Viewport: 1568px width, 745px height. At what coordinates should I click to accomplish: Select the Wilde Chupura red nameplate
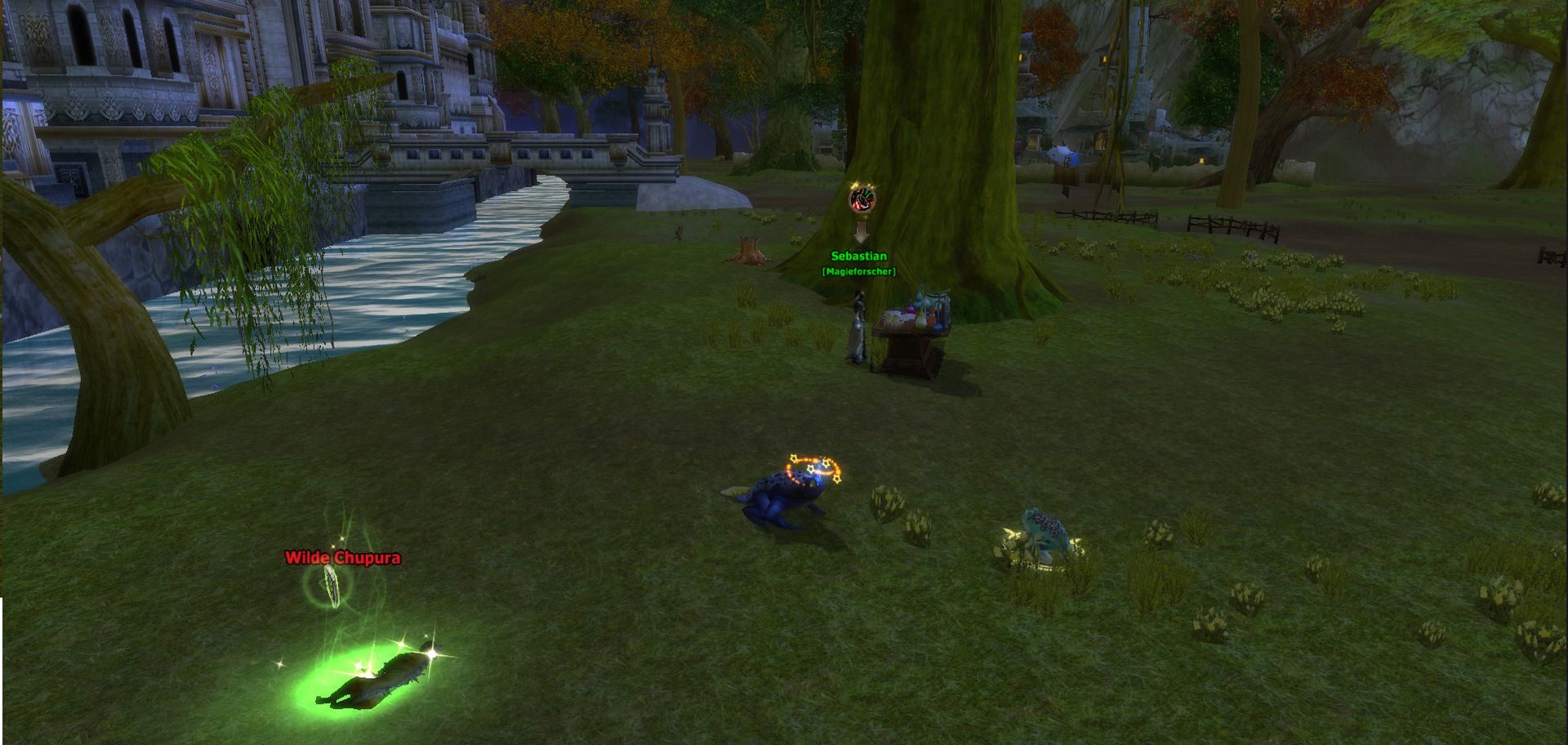click(342, 558)
